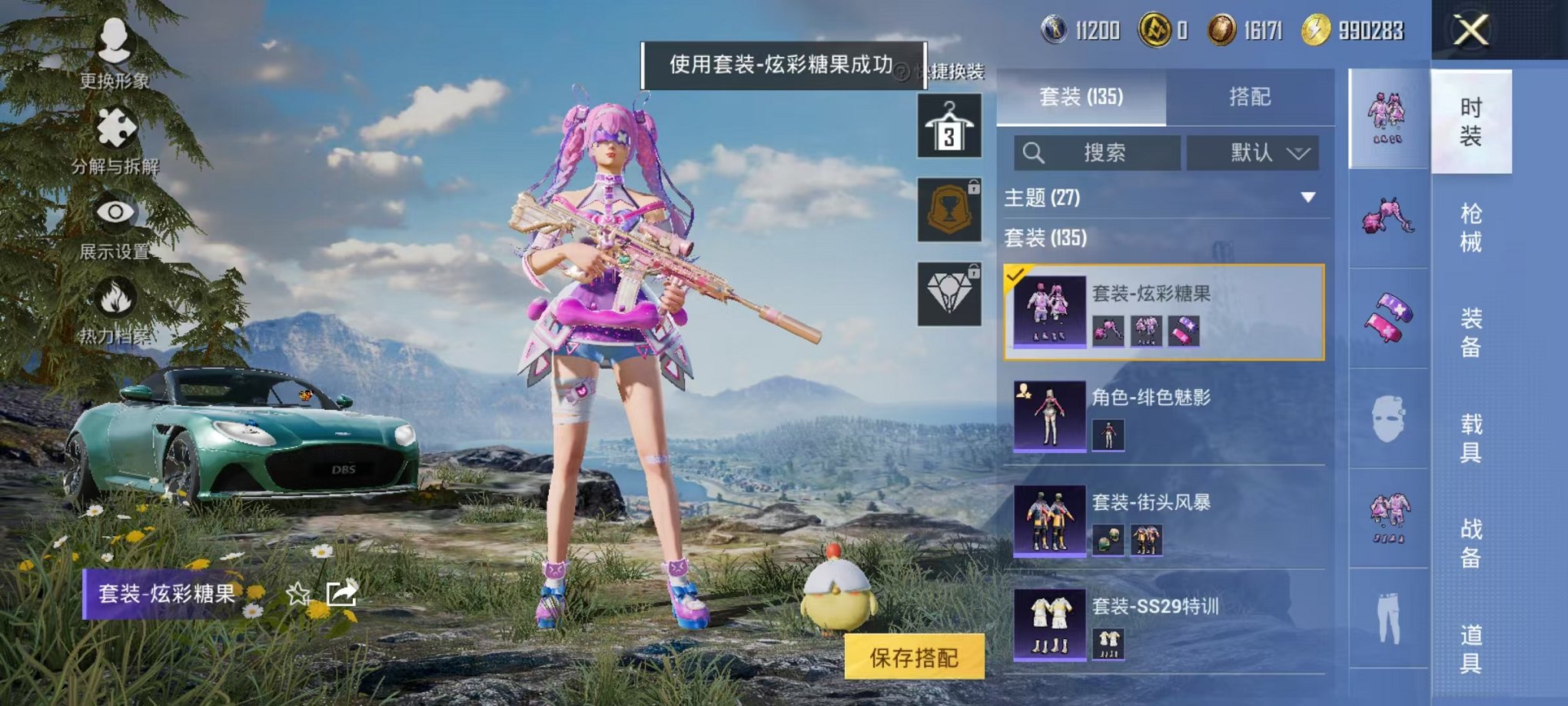Click the clothes hanger quick-swap icon
The height and width of the screenshot is (706, 1568).
click(949, 125)
